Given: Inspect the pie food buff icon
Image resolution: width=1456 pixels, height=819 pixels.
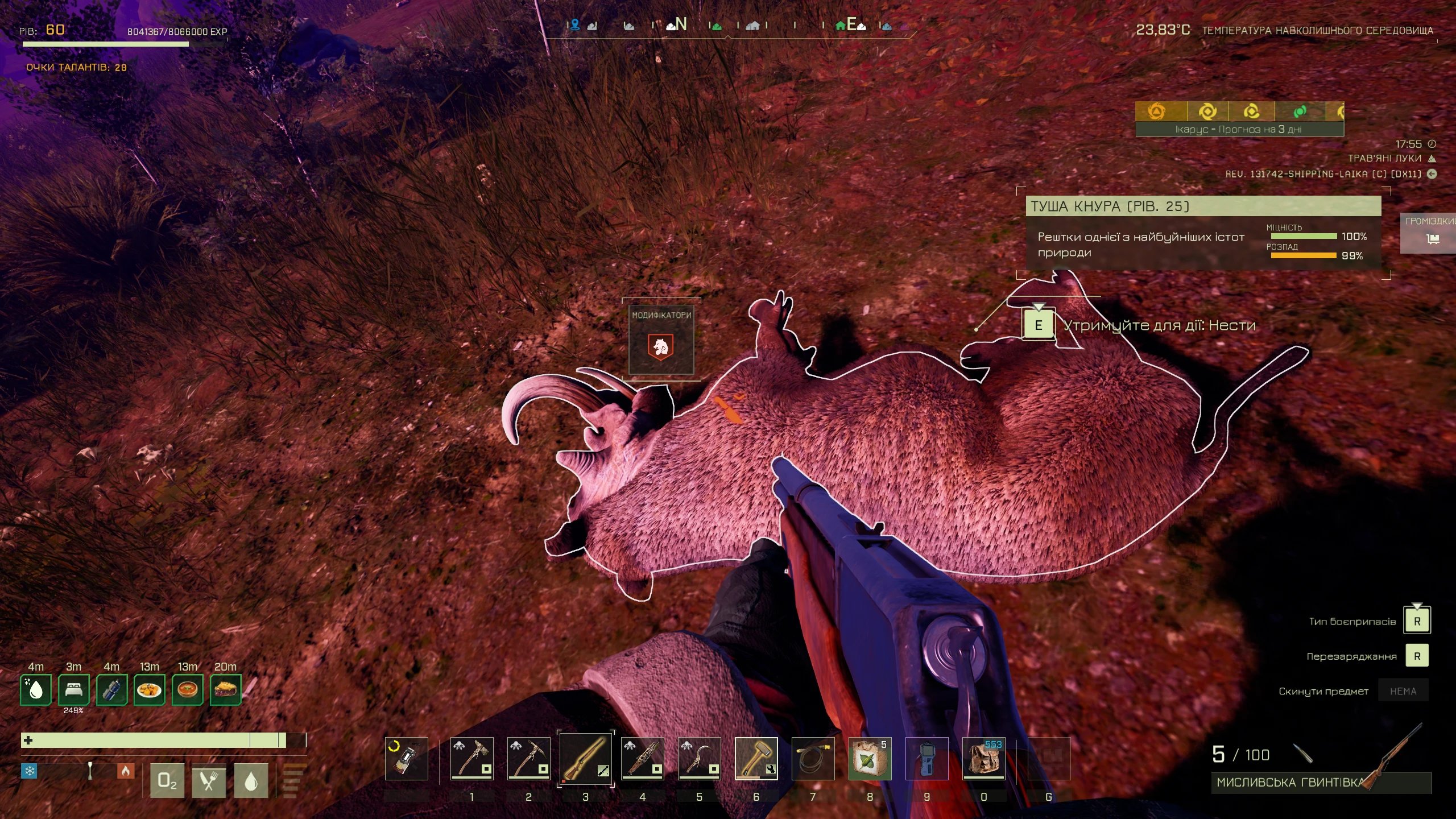Looking at the screenshot, I should tap(225, 690).
